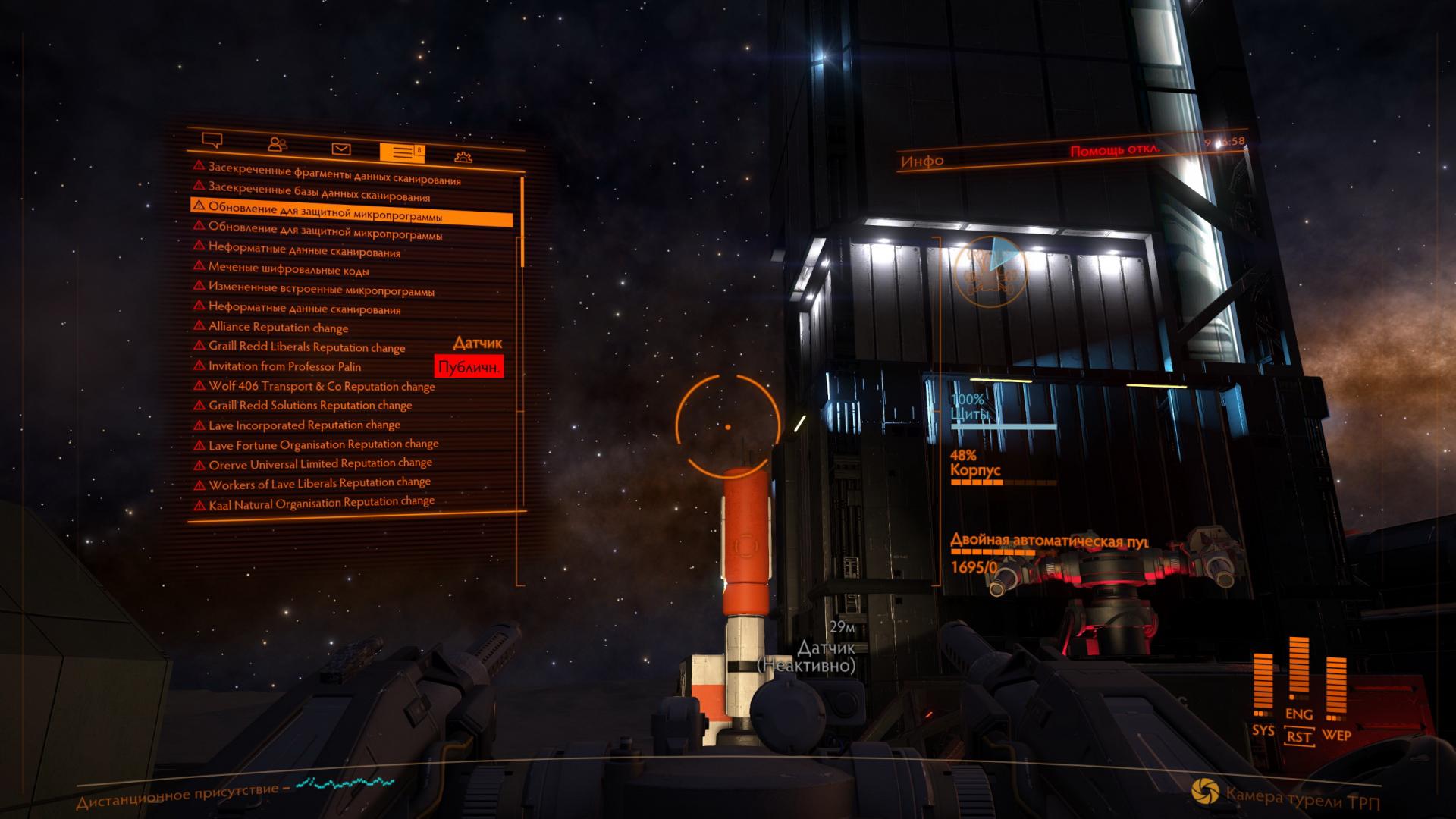The height and width of the screenshot is (819, 1456).
Task: Open the comms settings gear tab
Action: tap(463, 157)
